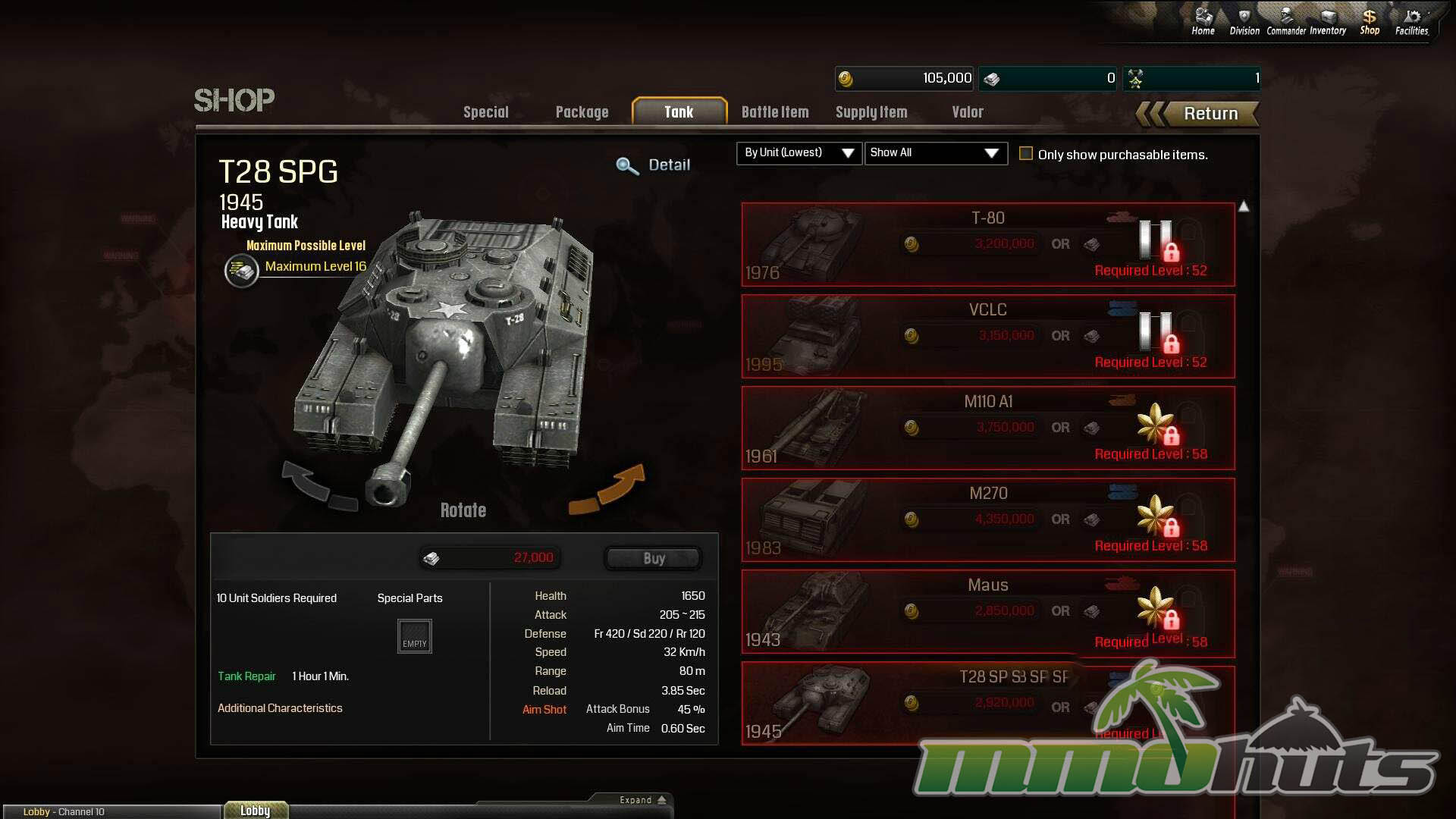This screenshot has width=1456, height=819.
Task: Show the tank Detail view
Action: [x=654, y=165]
